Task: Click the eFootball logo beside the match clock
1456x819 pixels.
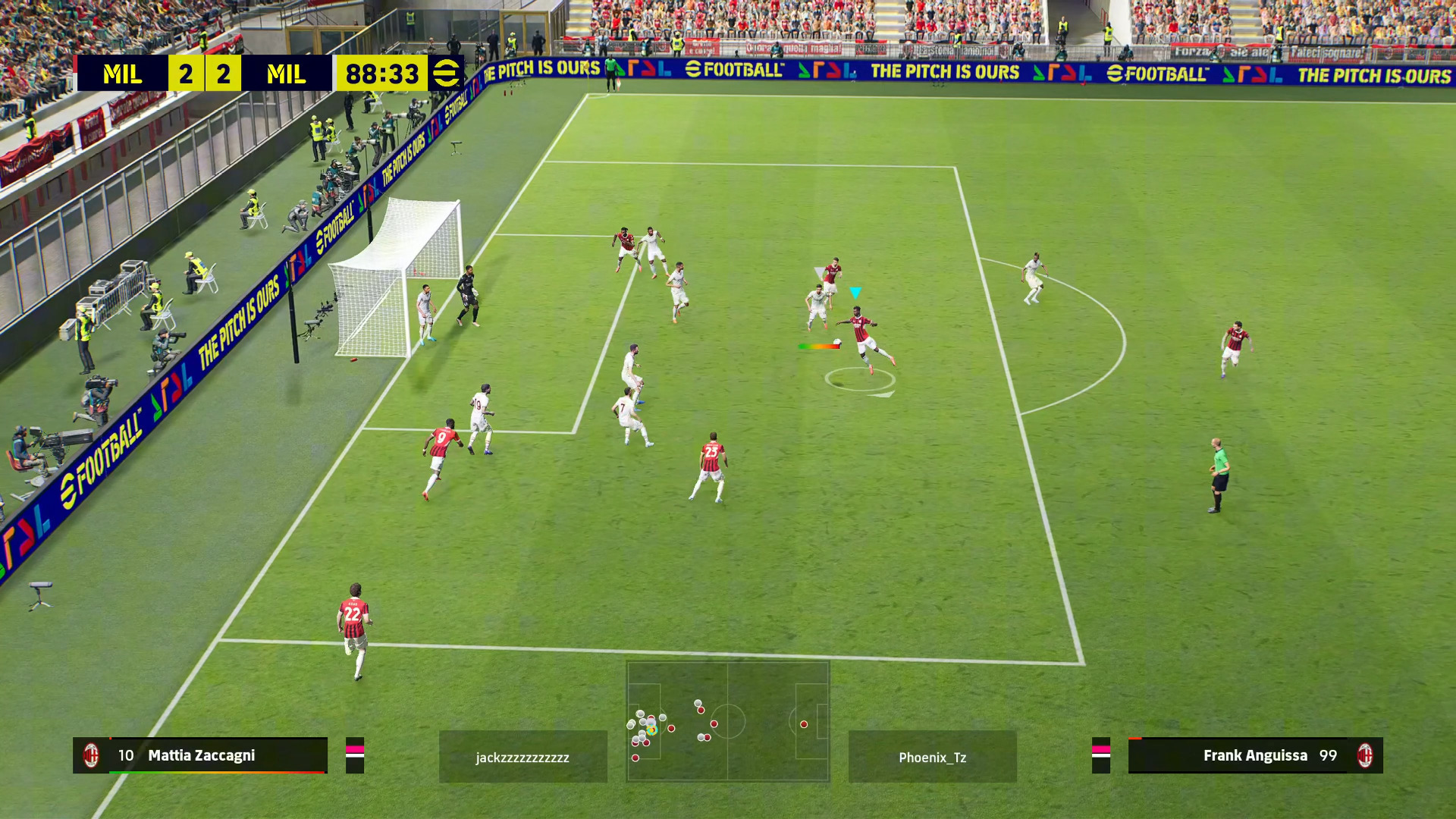Action: [x=446, y=74]
